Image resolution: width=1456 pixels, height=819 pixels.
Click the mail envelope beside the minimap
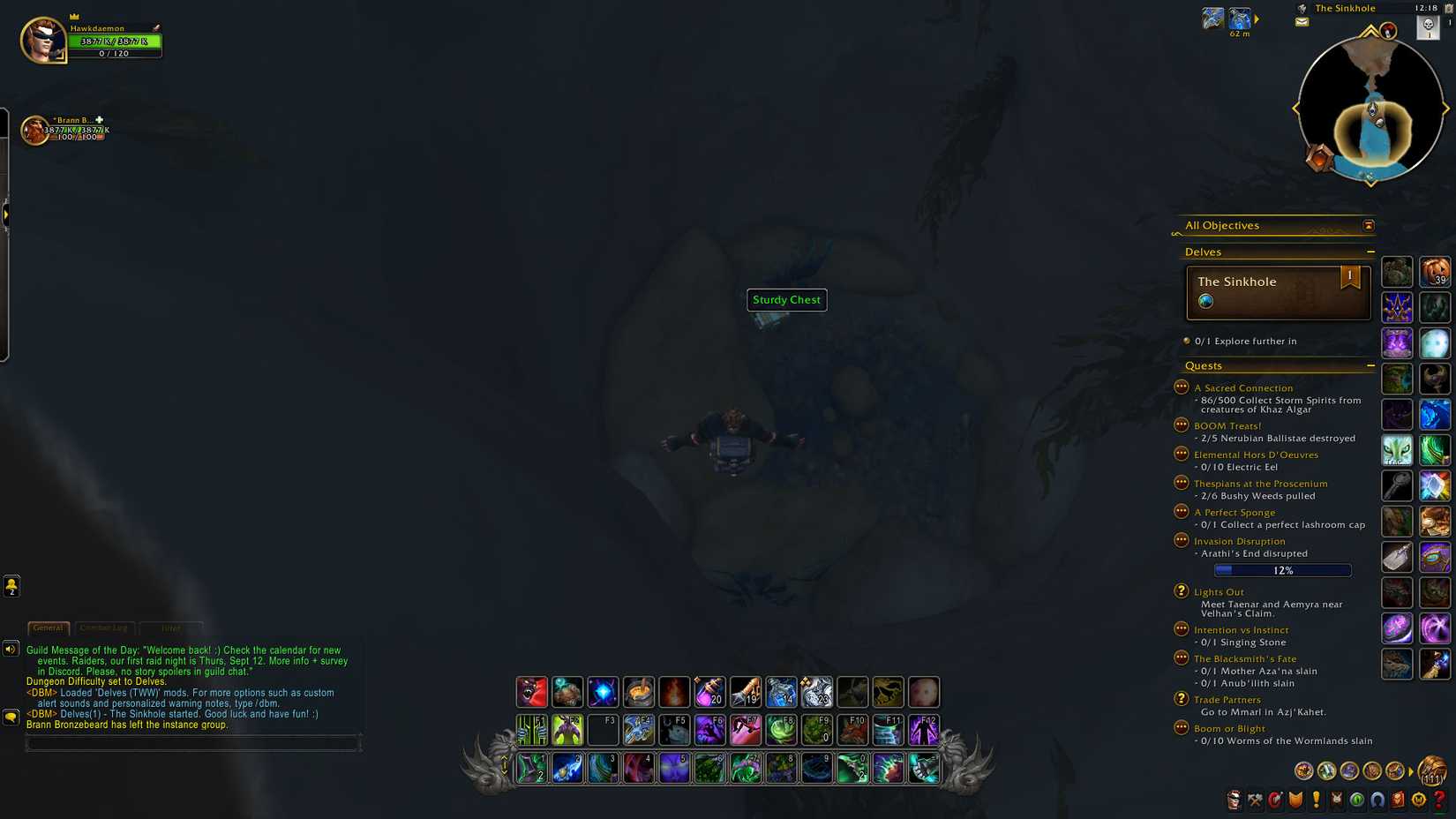(x=1302, y=21)
